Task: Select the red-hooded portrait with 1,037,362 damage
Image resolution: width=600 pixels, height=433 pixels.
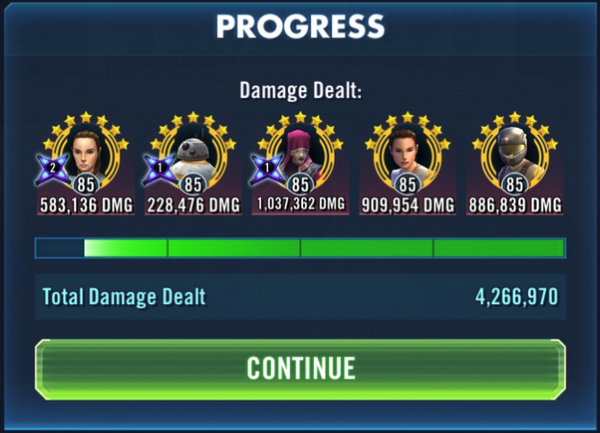Action: (x=299, y=157)
